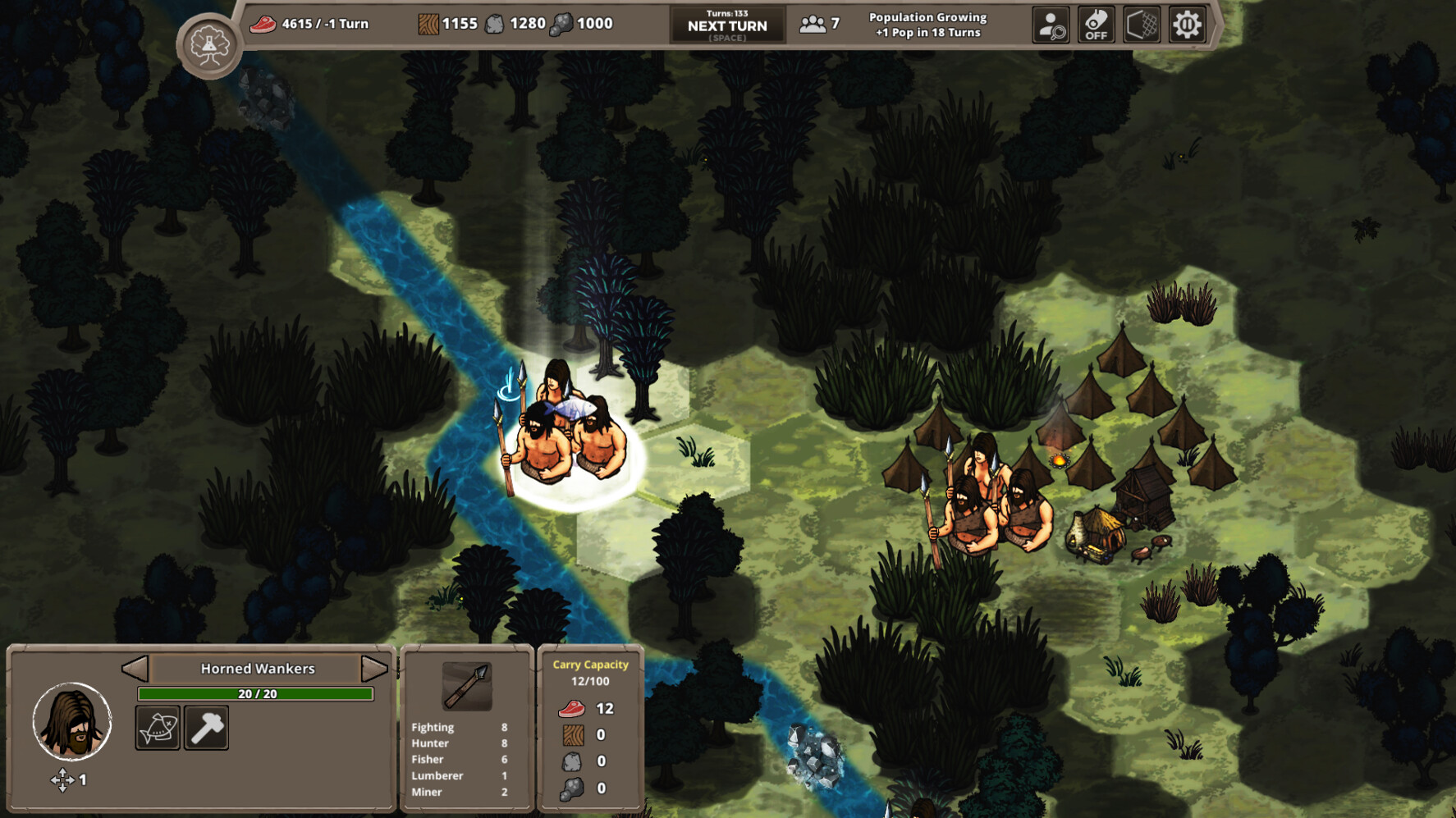
Task: Click the left arrow beside Horned Wankers
Action: (x=136, y=668)
